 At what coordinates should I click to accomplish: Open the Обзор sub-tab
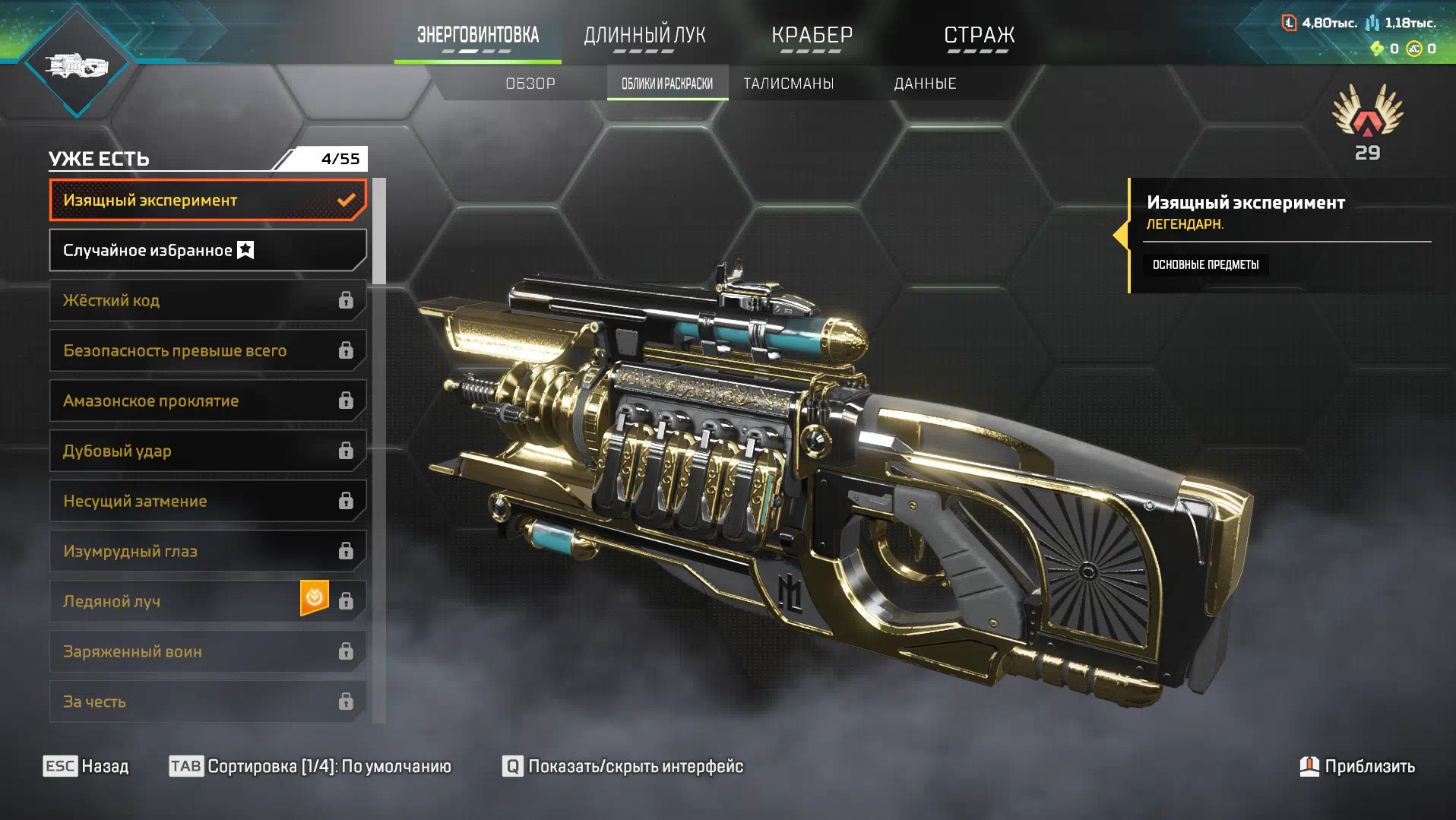[x=530, y=84]
